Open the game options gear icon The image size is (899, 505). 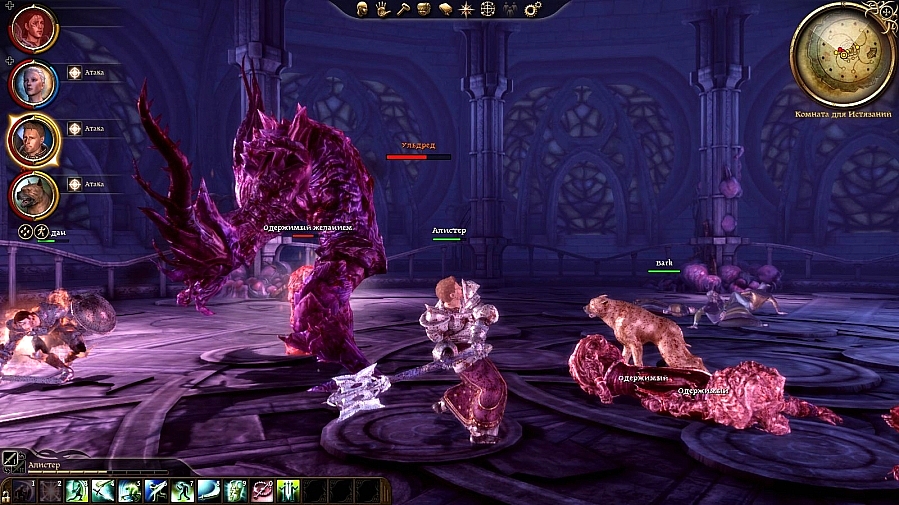(x=532, y=9)
